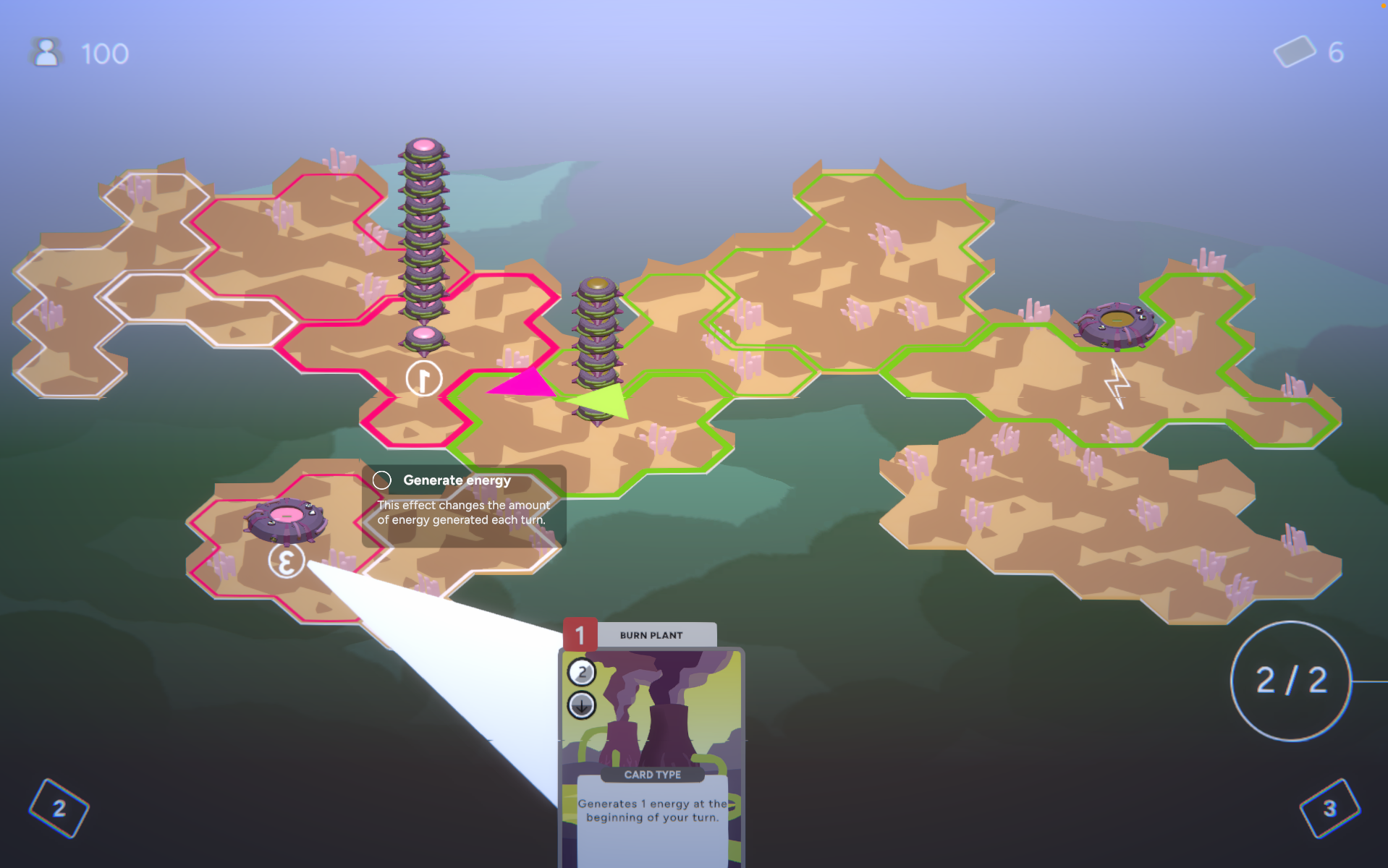Viewport: 1388px width, 868px height.
Task: Open the discard pile showing 3
Action: point(1329,808)
